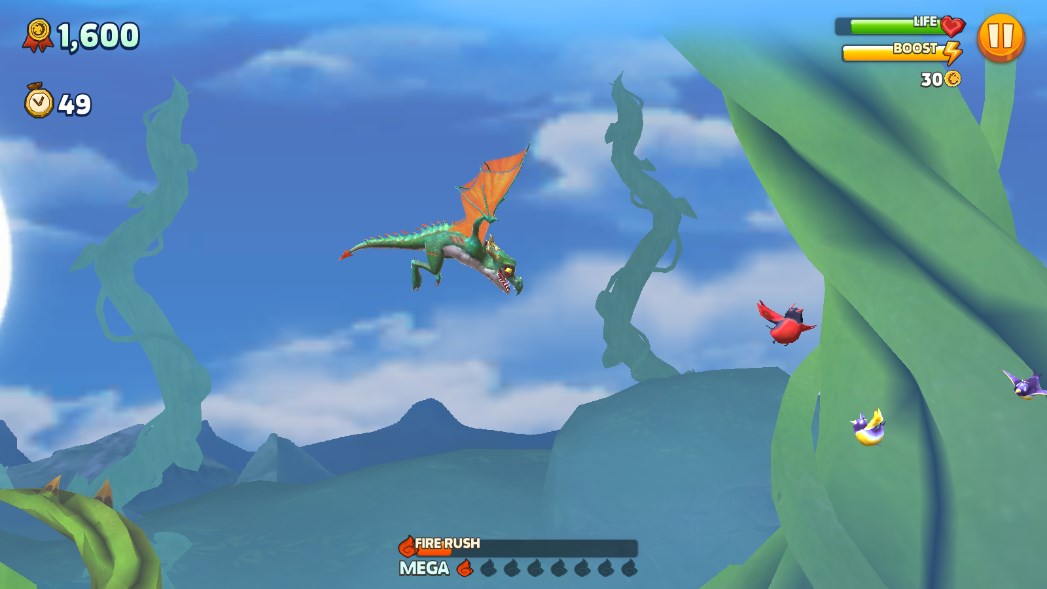Pause the game with the orange button
The height and width of the screenshot is (589, 1047).
click(1000, 38)
